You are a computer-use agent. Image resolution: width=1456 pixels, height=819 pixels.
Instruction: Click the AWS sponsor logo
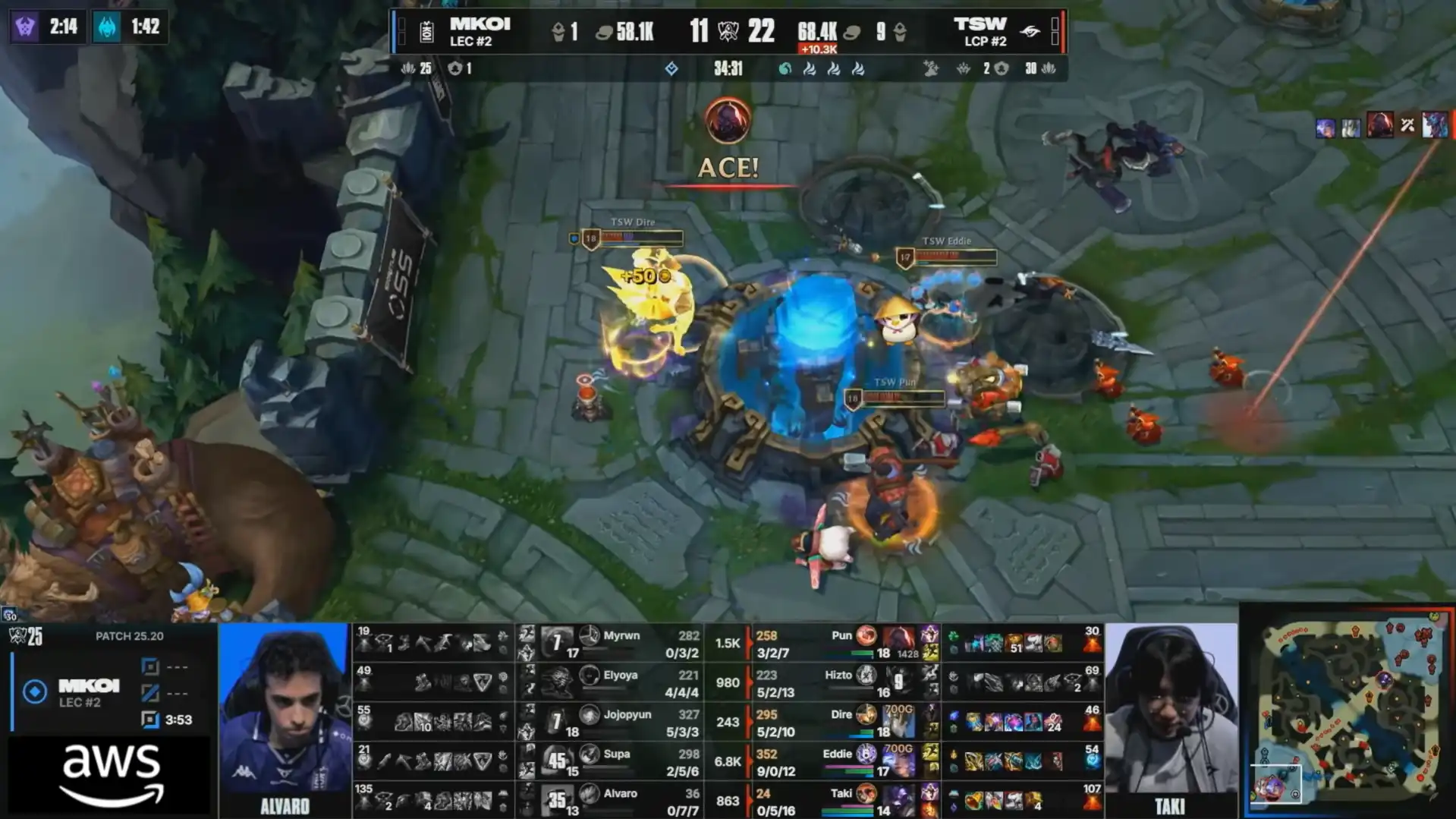[x=111, y=774]
